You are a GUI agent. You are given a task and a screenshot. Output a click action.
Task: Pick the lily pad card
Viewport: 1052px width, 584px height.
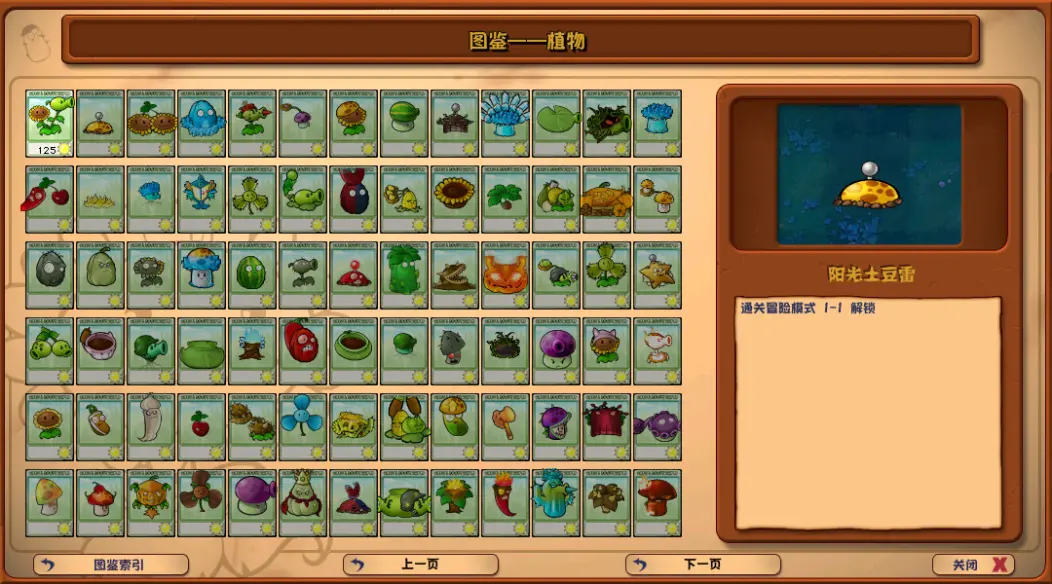[557, 123]
